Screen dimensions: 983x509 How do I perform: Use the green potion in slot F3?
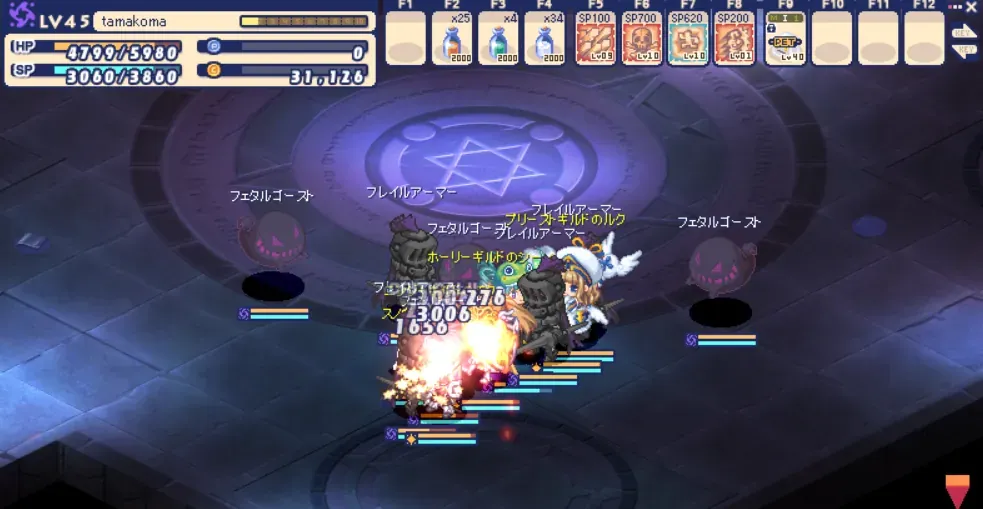coord(498,40)
